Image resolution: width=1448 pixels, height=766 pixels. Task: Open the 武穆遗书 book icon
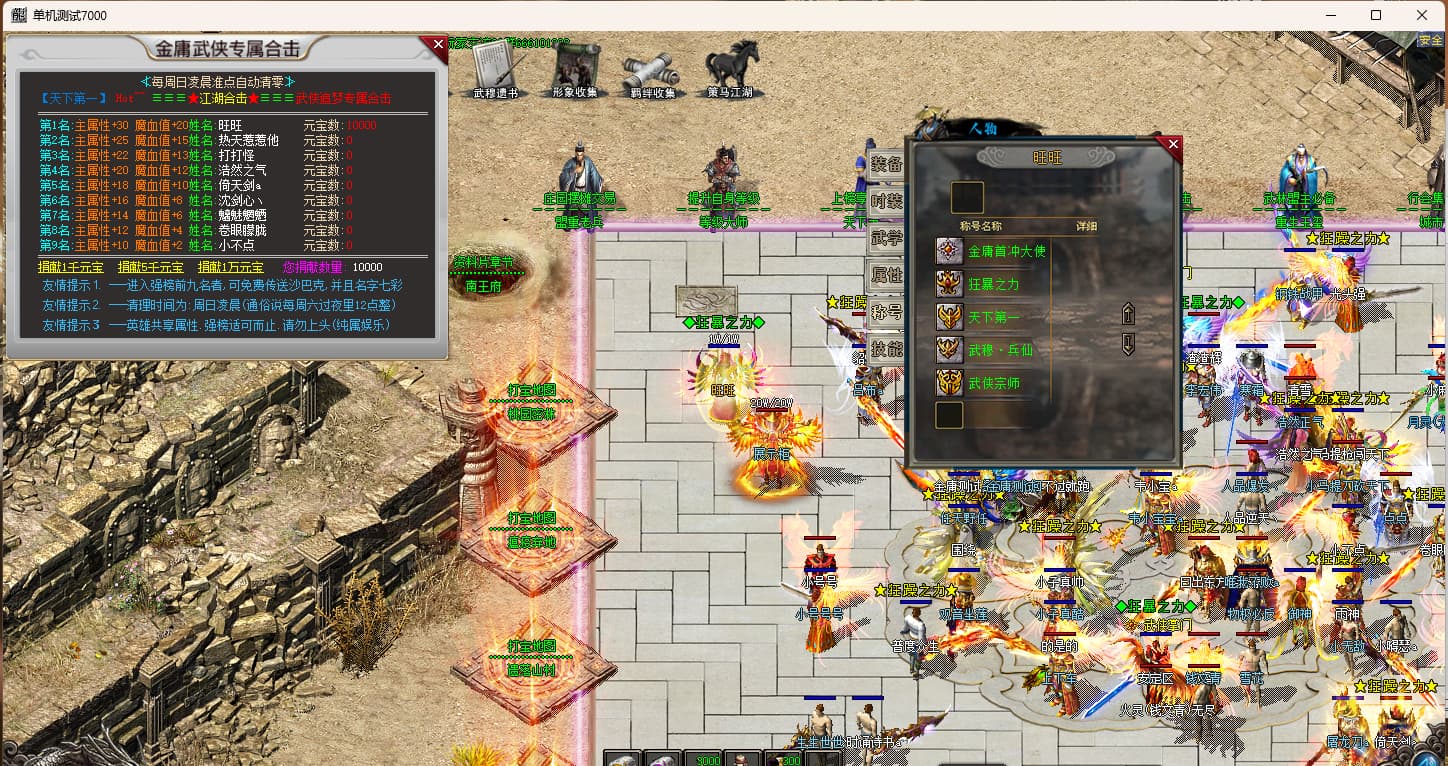[x=496, y=70]
